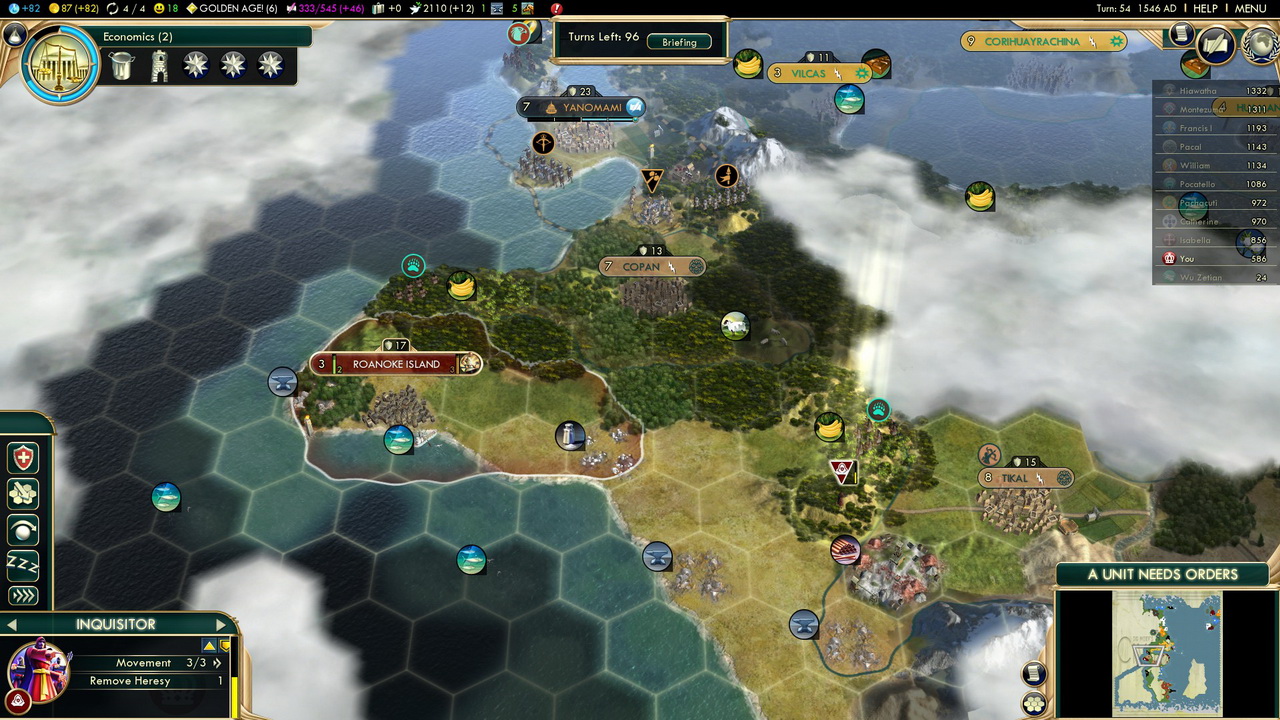Open the Yanomami city banner

click(x=592, y=107)
